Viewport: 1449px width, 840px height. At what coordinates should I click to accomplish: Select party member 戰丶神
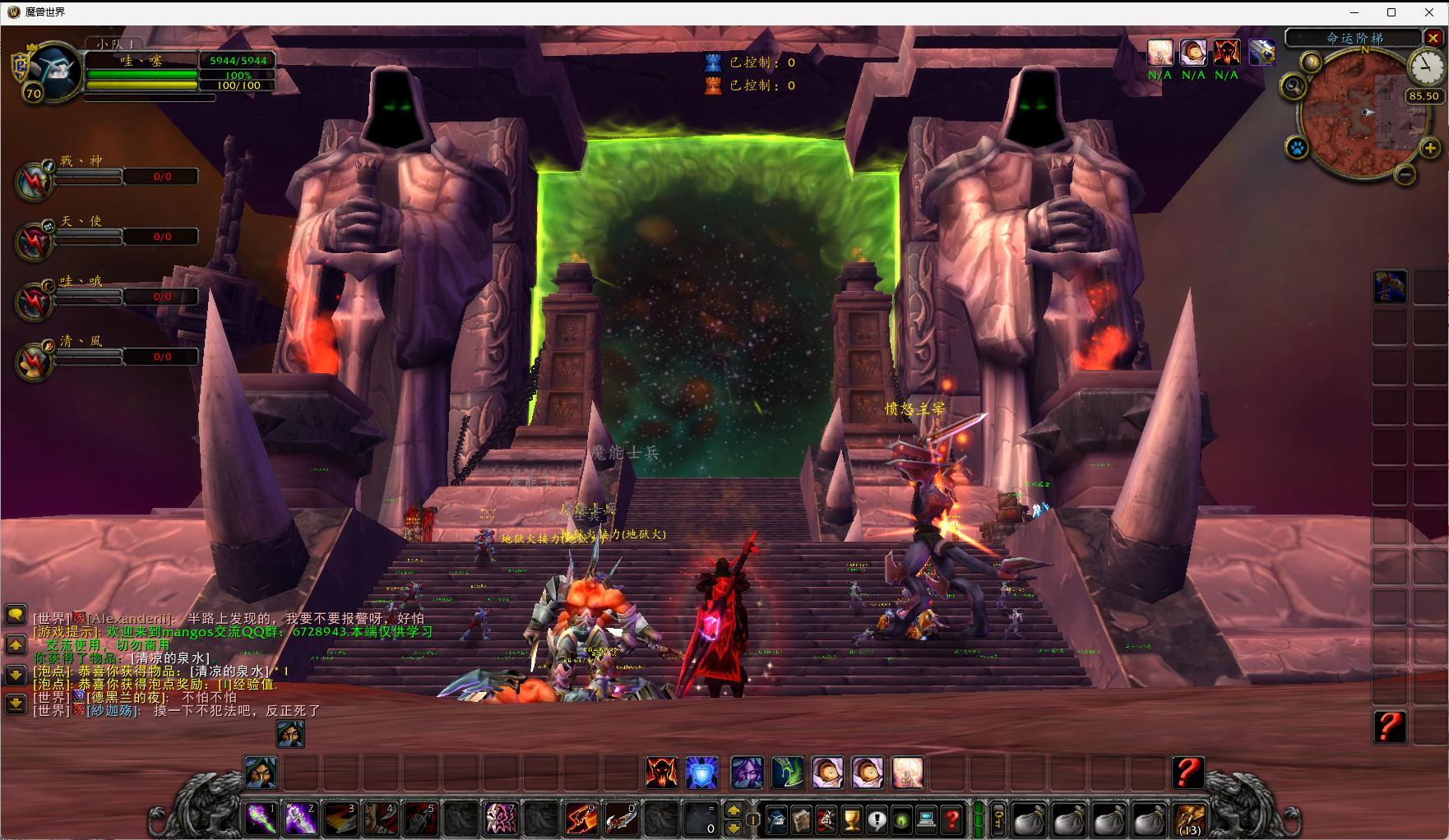35,179
